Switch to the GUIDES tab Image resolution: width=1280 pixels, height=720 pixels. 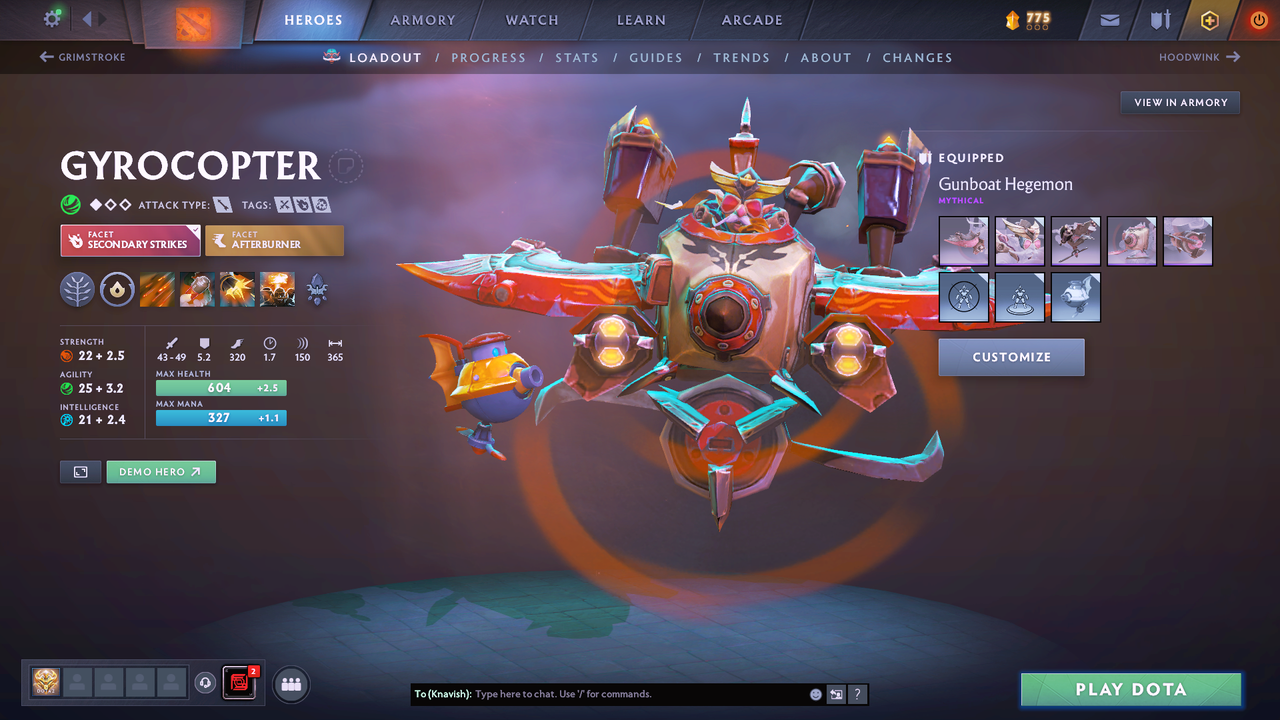[x=656, y=57]
